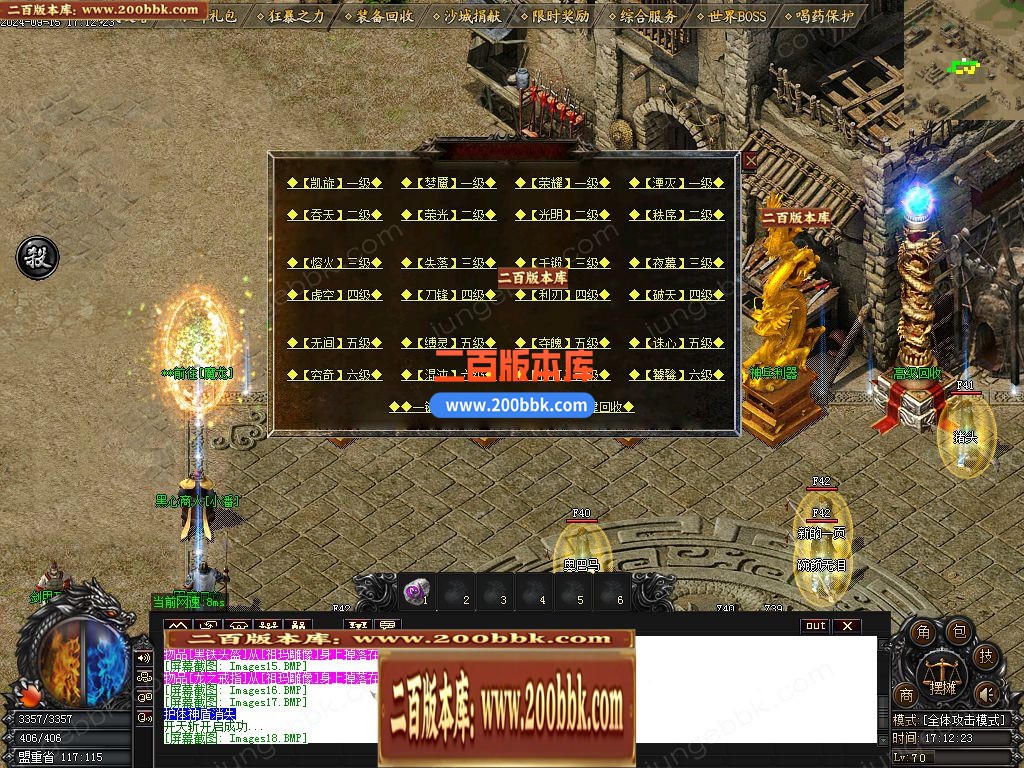Select 【夜幕】三级 entry
Viewport: 1024px width, 768px height.
click(x=677, y=263)
